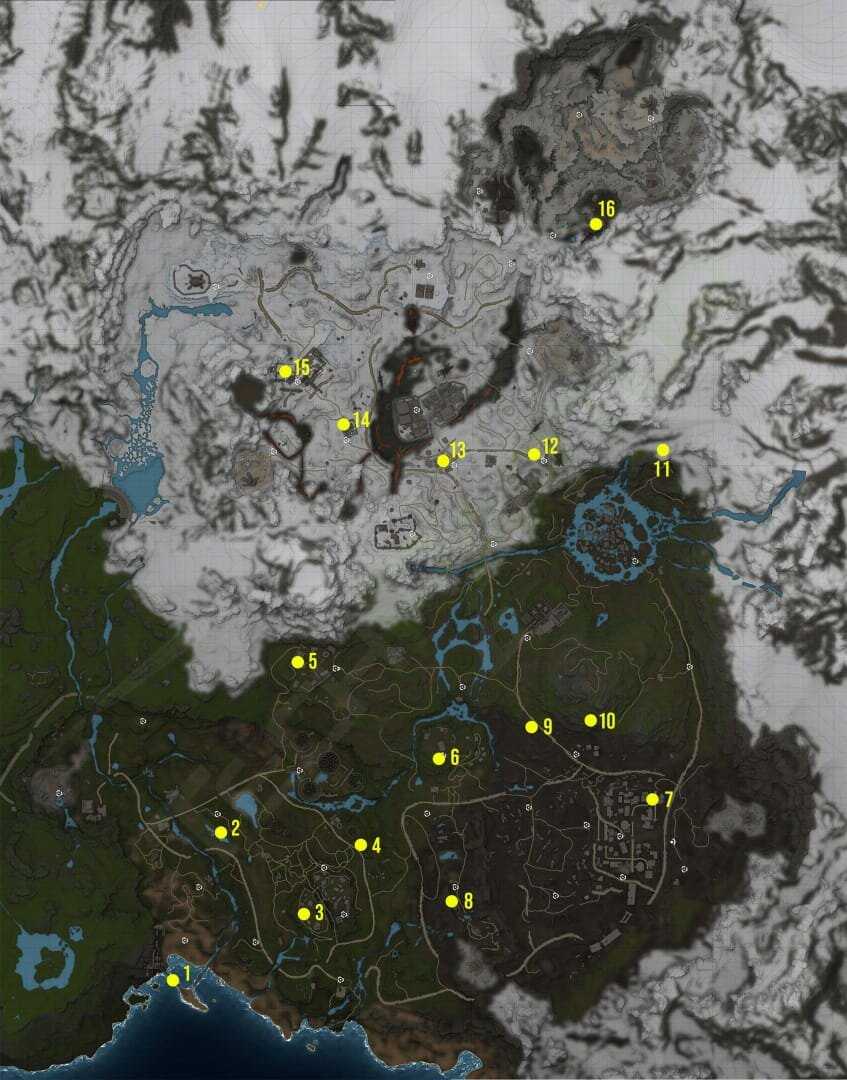Click yellow map marker 2
Viewport: 847px width, 1080px height.
pos(221,832)
